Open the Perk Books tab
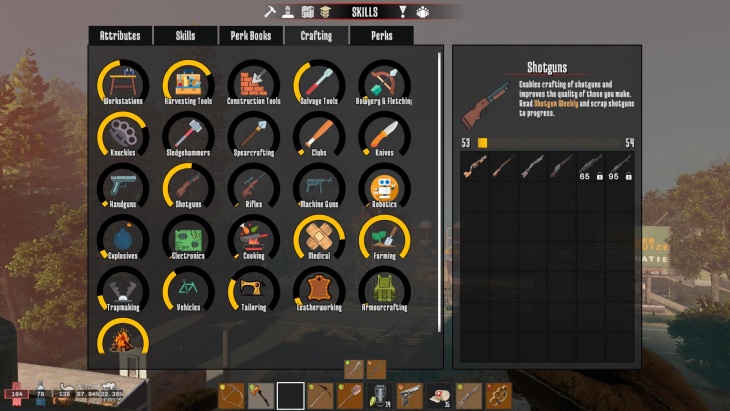Screen dimensions: 730x411 pyautogui.click(x=251, y=36)
